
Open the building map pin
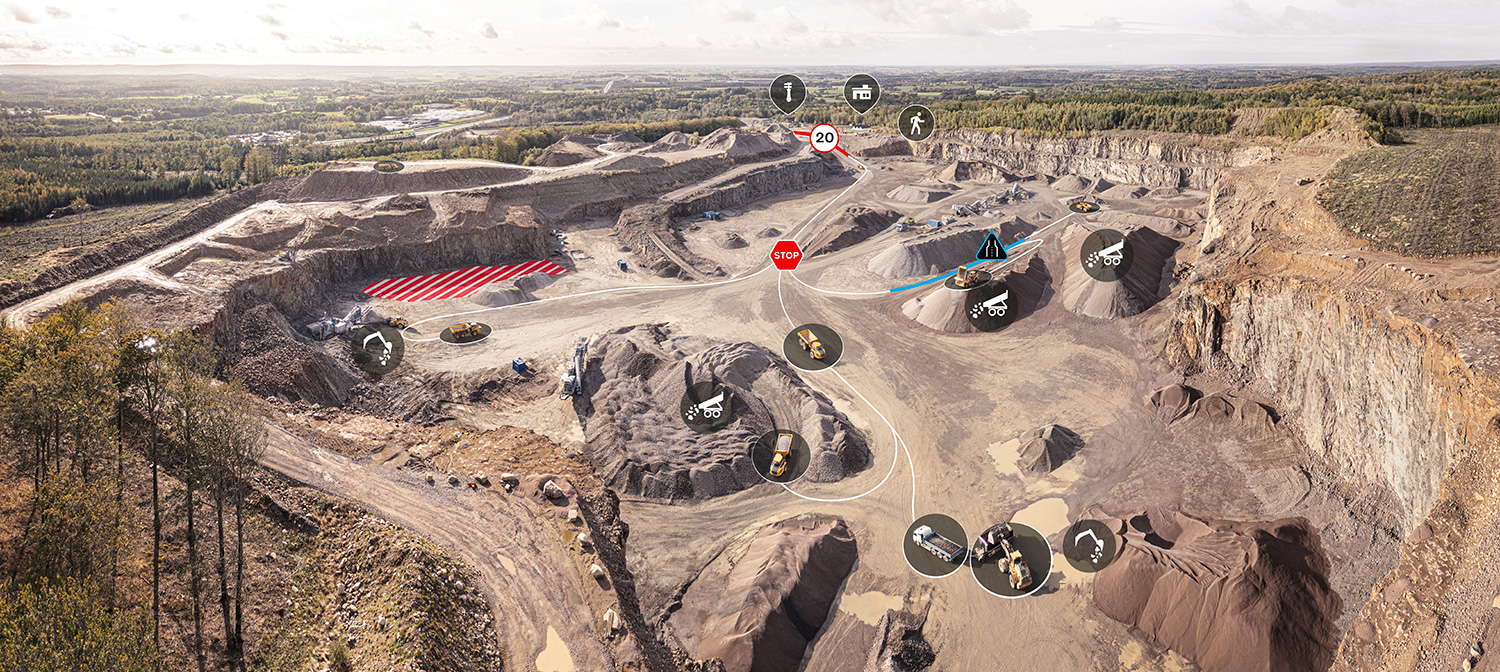coord(861,92)
